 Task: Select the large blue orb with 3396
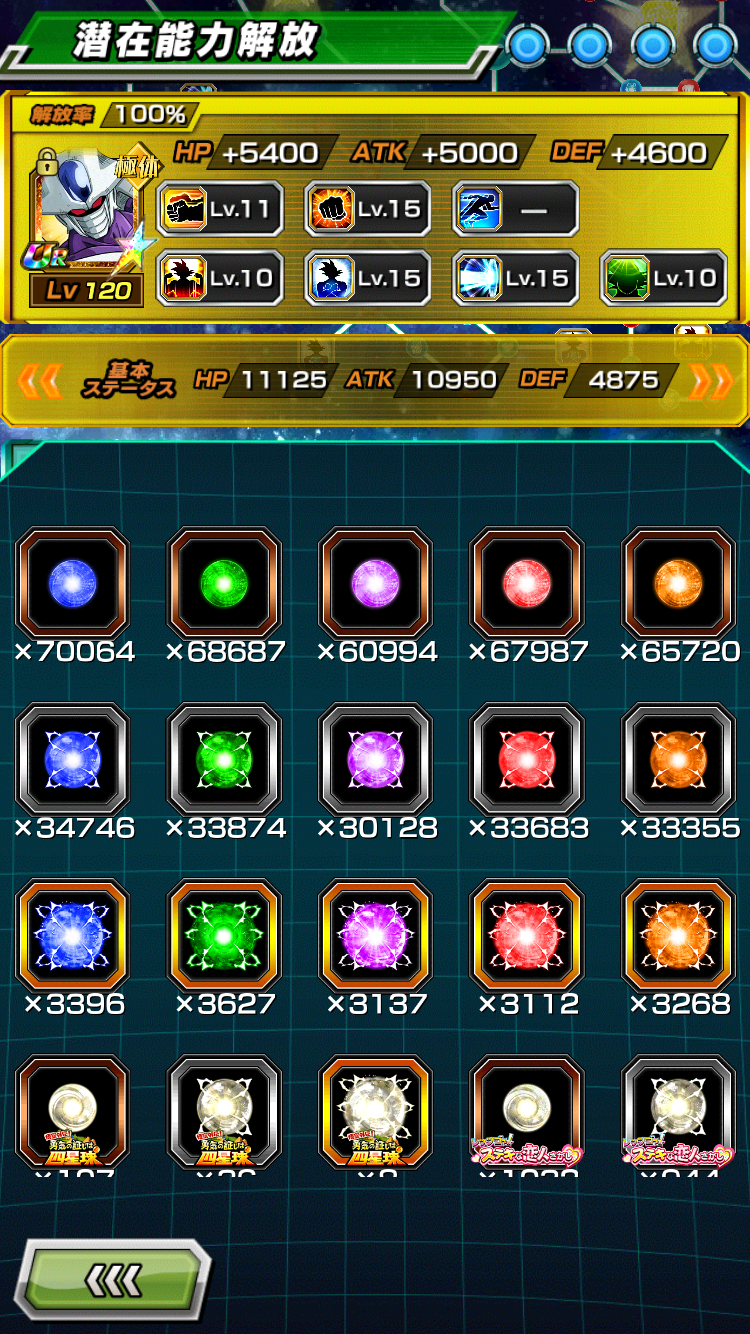pyautogui.click(x=73, y=935)
